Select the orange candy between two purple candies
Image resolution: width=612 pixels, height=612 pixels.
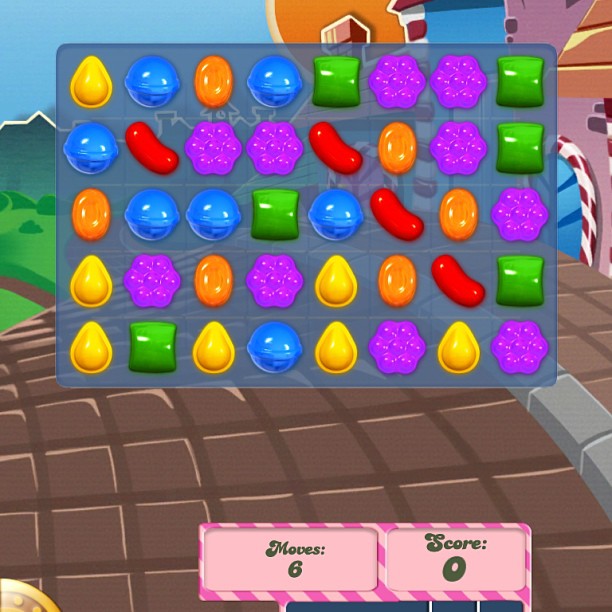213,281
